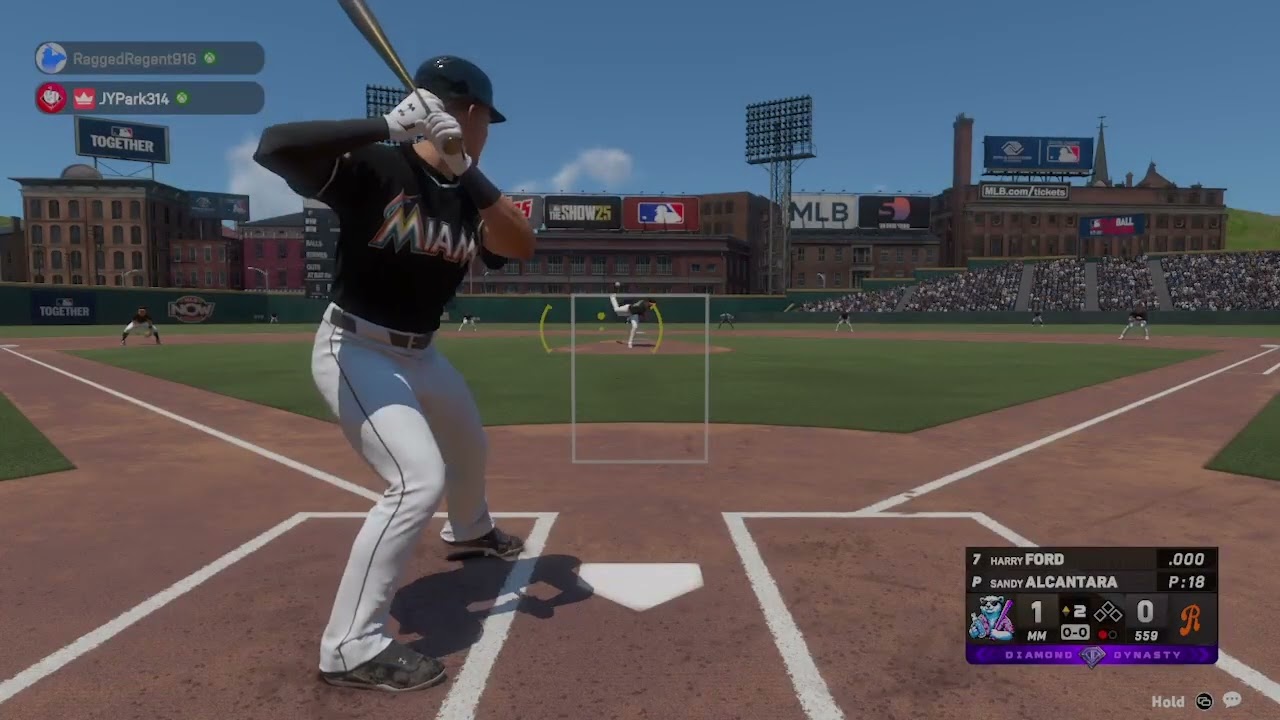
Task: Select RaggedRegent916 in the party overlay
Action: pyautogui.click(x=135, y=59)
